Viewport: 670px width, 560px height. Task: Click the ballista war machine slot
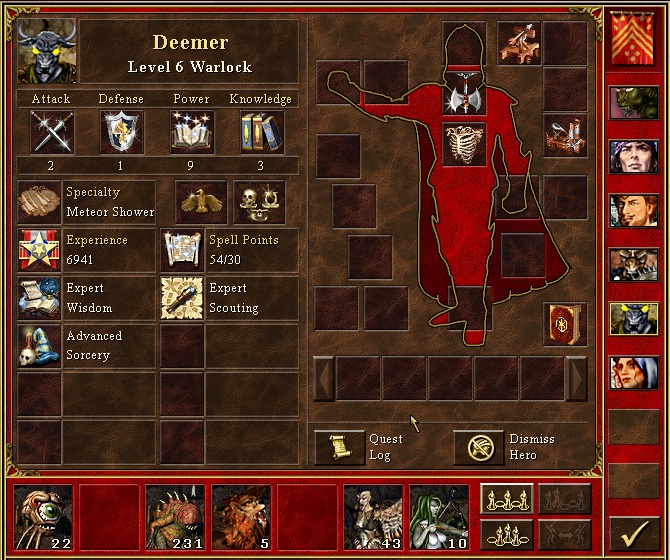[520, 44]
